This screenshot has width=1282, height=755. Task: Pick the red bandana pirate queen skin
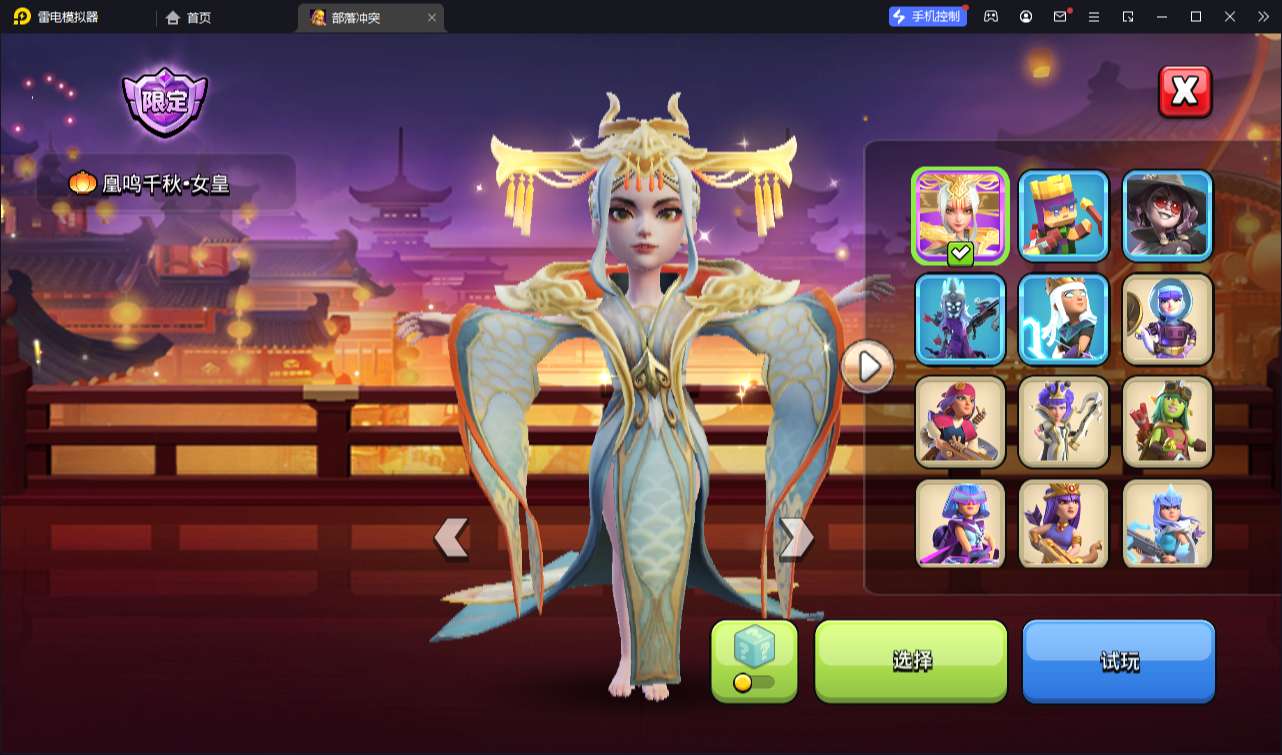960,422
